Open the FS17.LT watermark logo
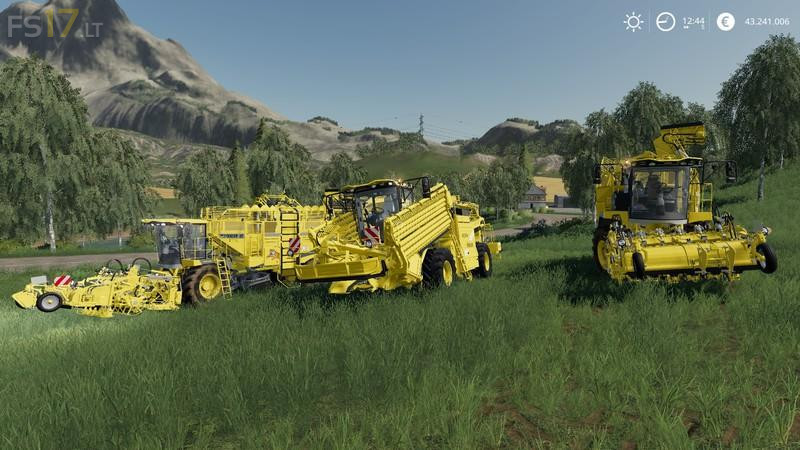Image resolution: width=800 pixels, height=450 pixels. [55, 24]
